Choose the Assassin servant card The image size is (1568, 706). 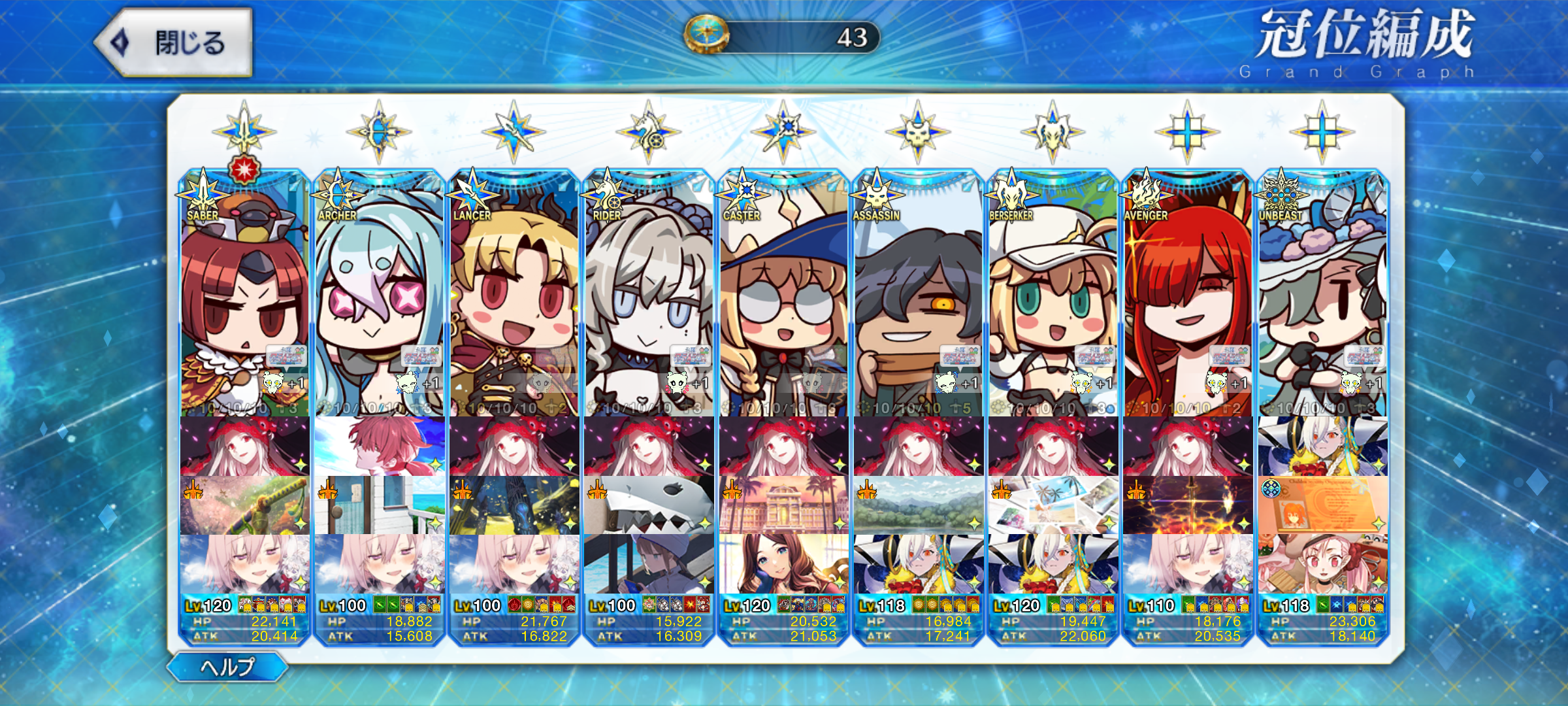click(918, 294)
